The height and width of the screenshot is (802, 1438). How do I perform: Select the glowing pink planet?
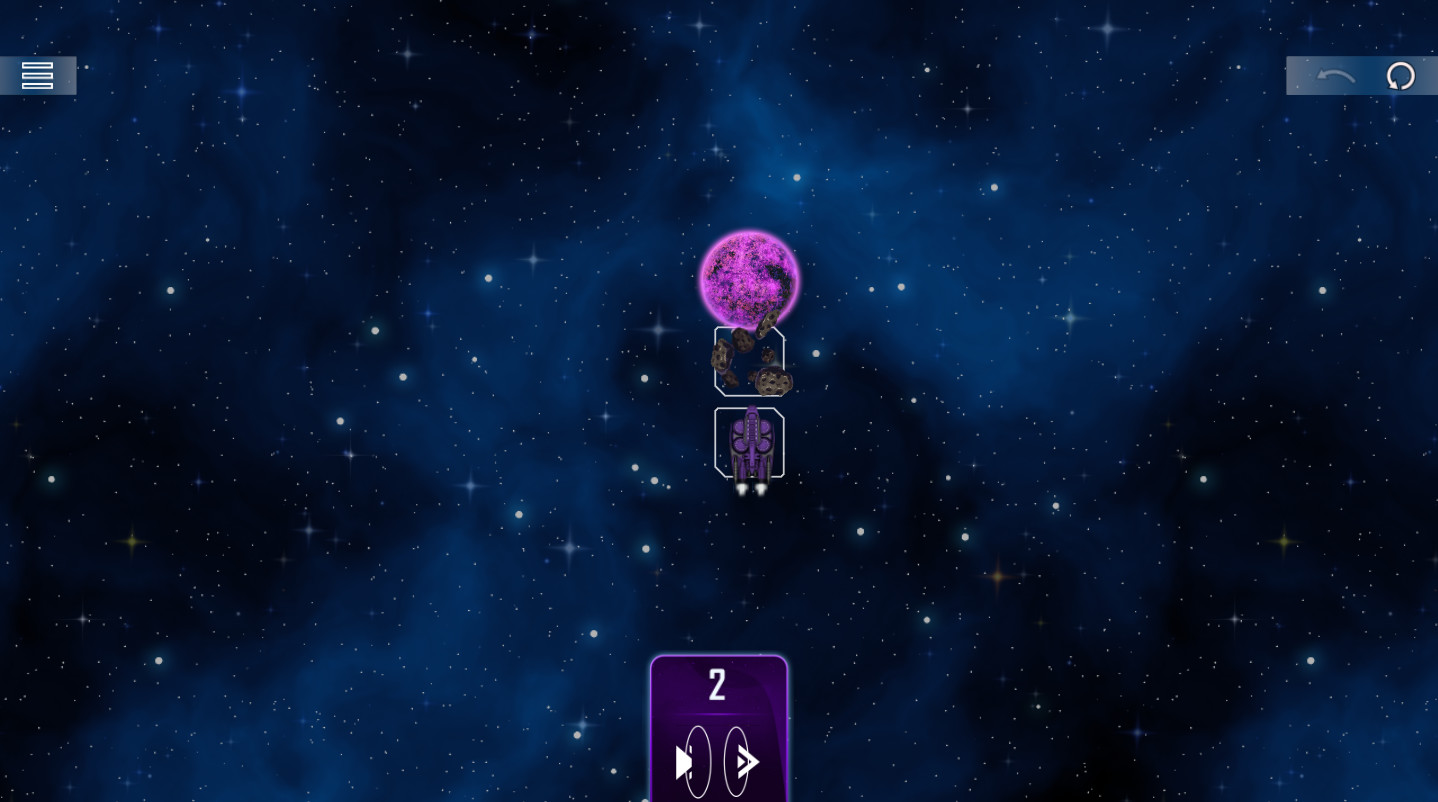(x=748, y=277)
